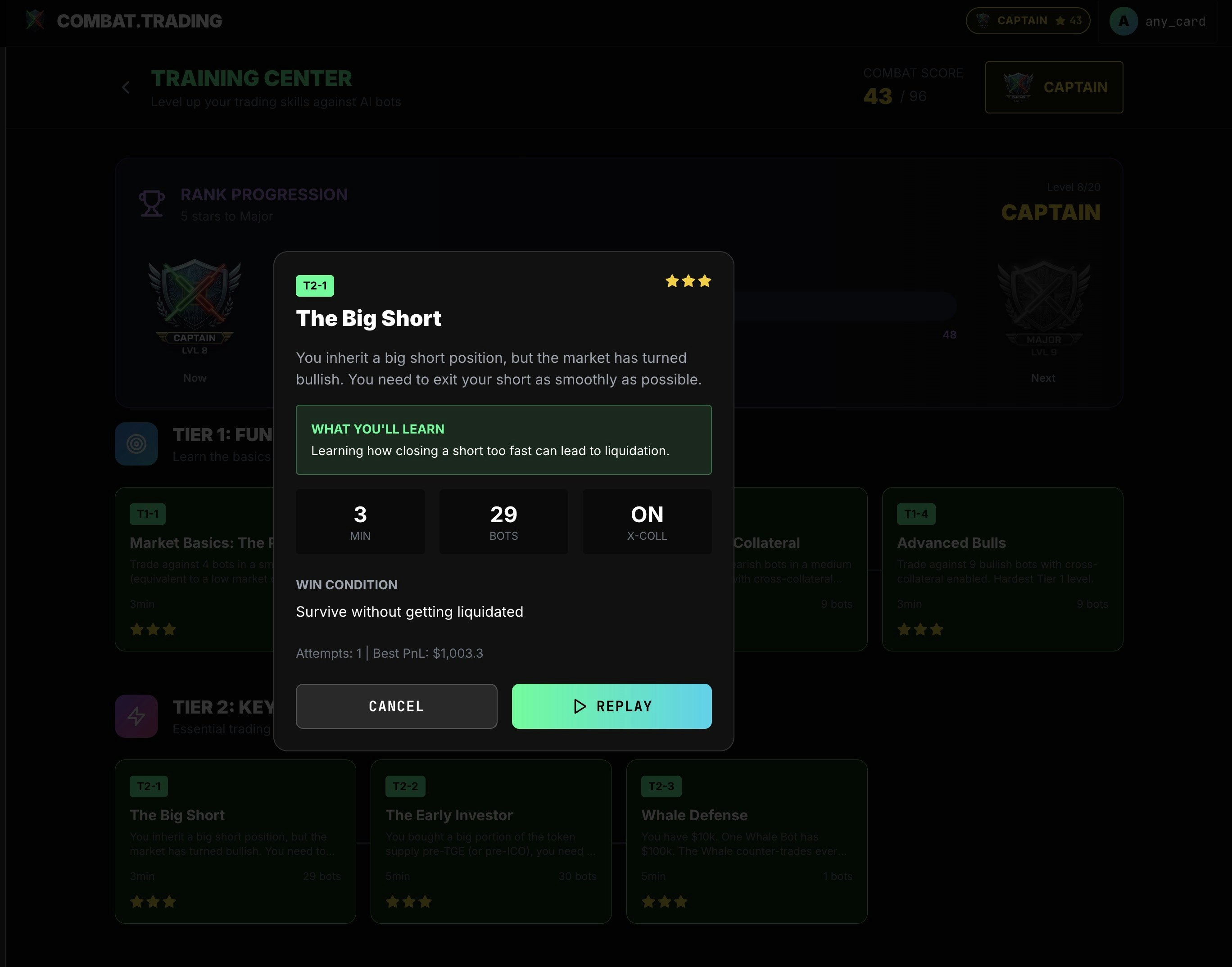Click the first star under Whale Defense
The image size is (1232, 967).
click(x=648, y=901)
